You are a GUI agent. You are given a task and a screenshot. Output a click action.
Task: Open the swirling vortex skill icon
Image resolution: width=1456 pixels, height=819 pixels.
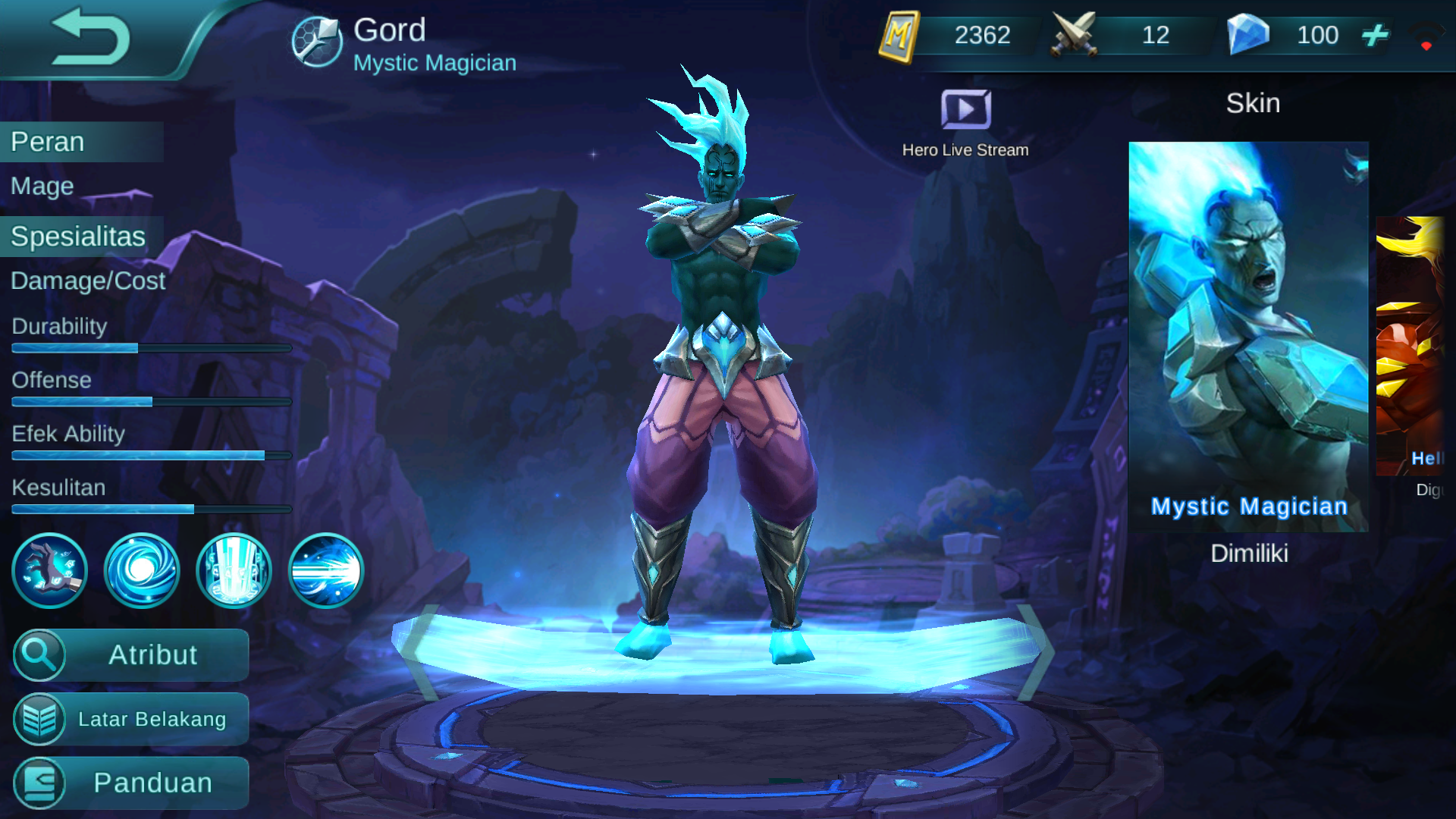coord(141,571)
